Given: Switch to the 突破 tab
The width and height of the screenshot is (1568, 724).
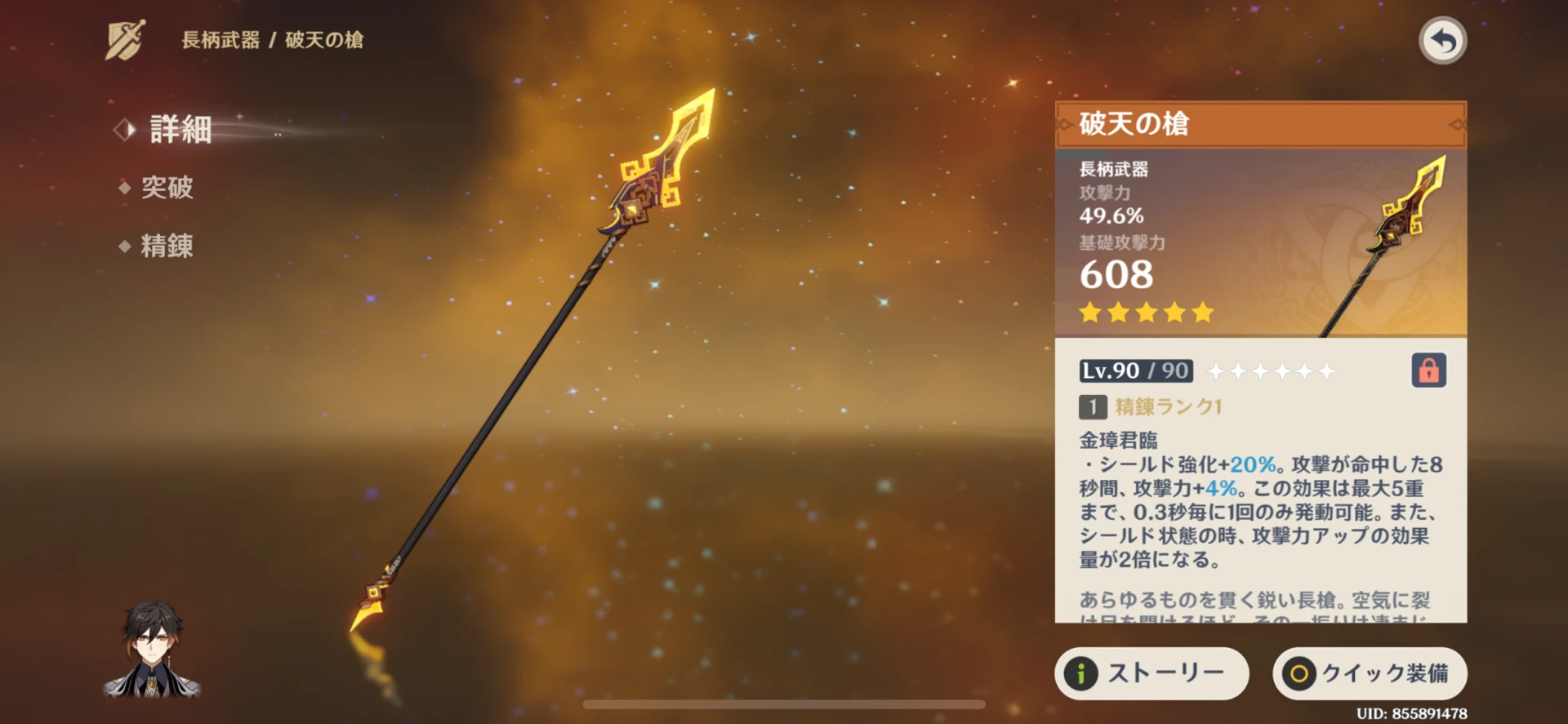Looking at the screenshot, I should (167, 189).
